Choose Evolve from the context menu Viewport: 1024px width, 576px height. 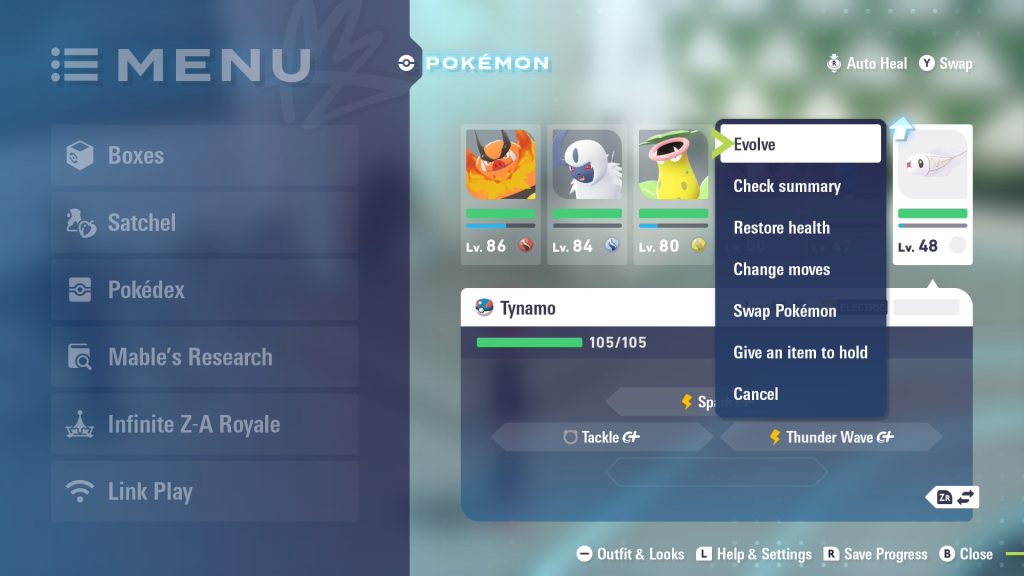click(800, 144)
